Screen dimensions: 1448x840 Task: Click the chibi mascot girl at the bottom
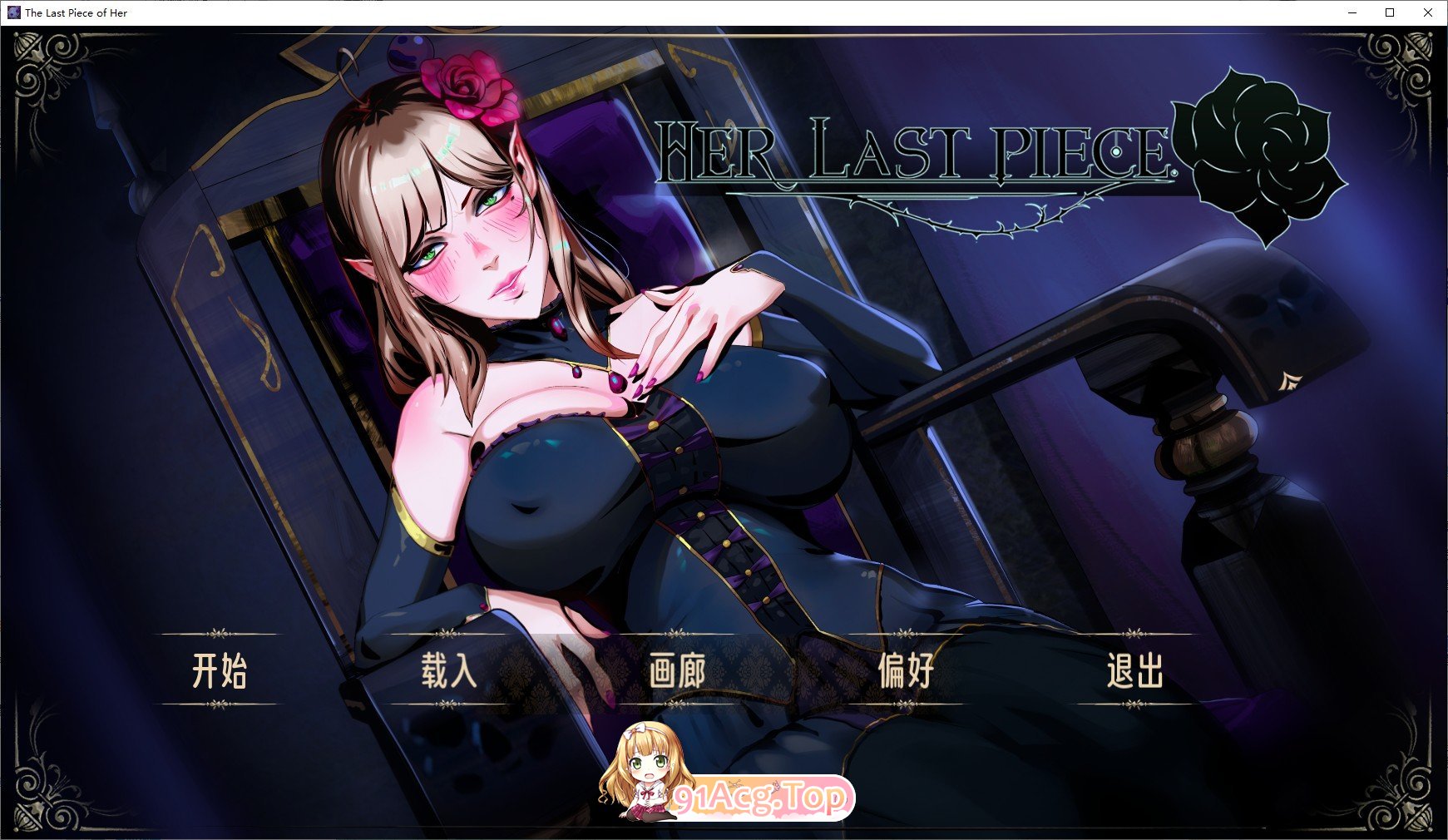pos(645,778)
